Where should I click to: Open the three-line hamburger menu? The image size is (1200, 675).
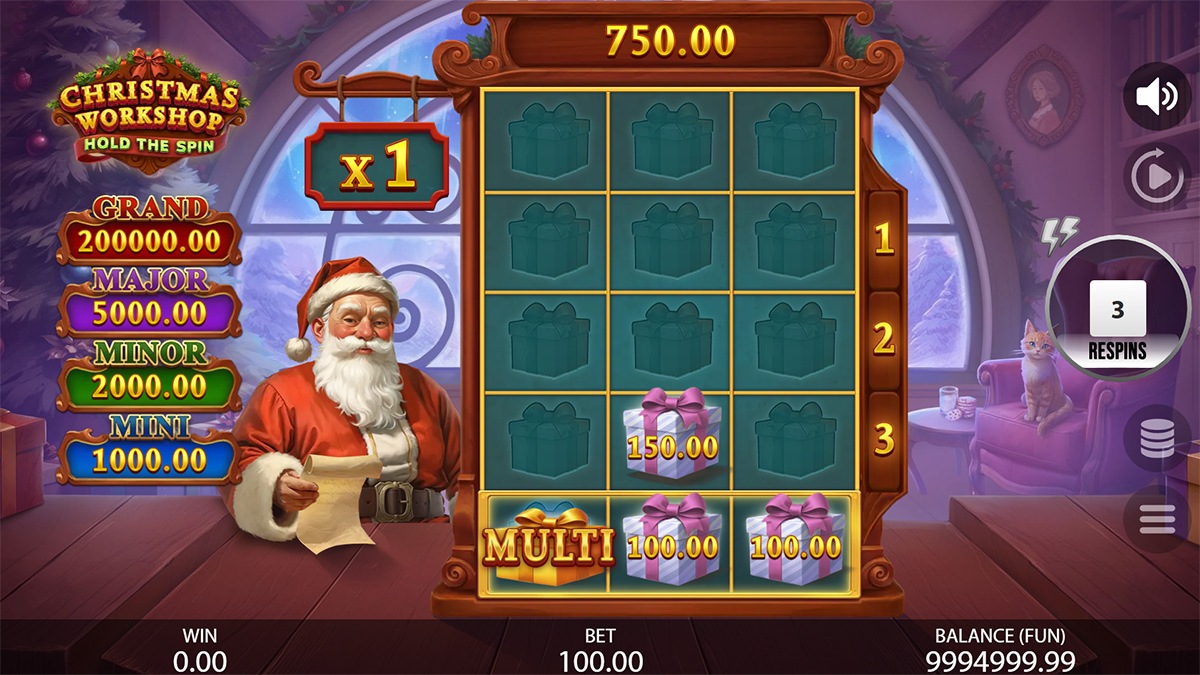[1157, 519]
